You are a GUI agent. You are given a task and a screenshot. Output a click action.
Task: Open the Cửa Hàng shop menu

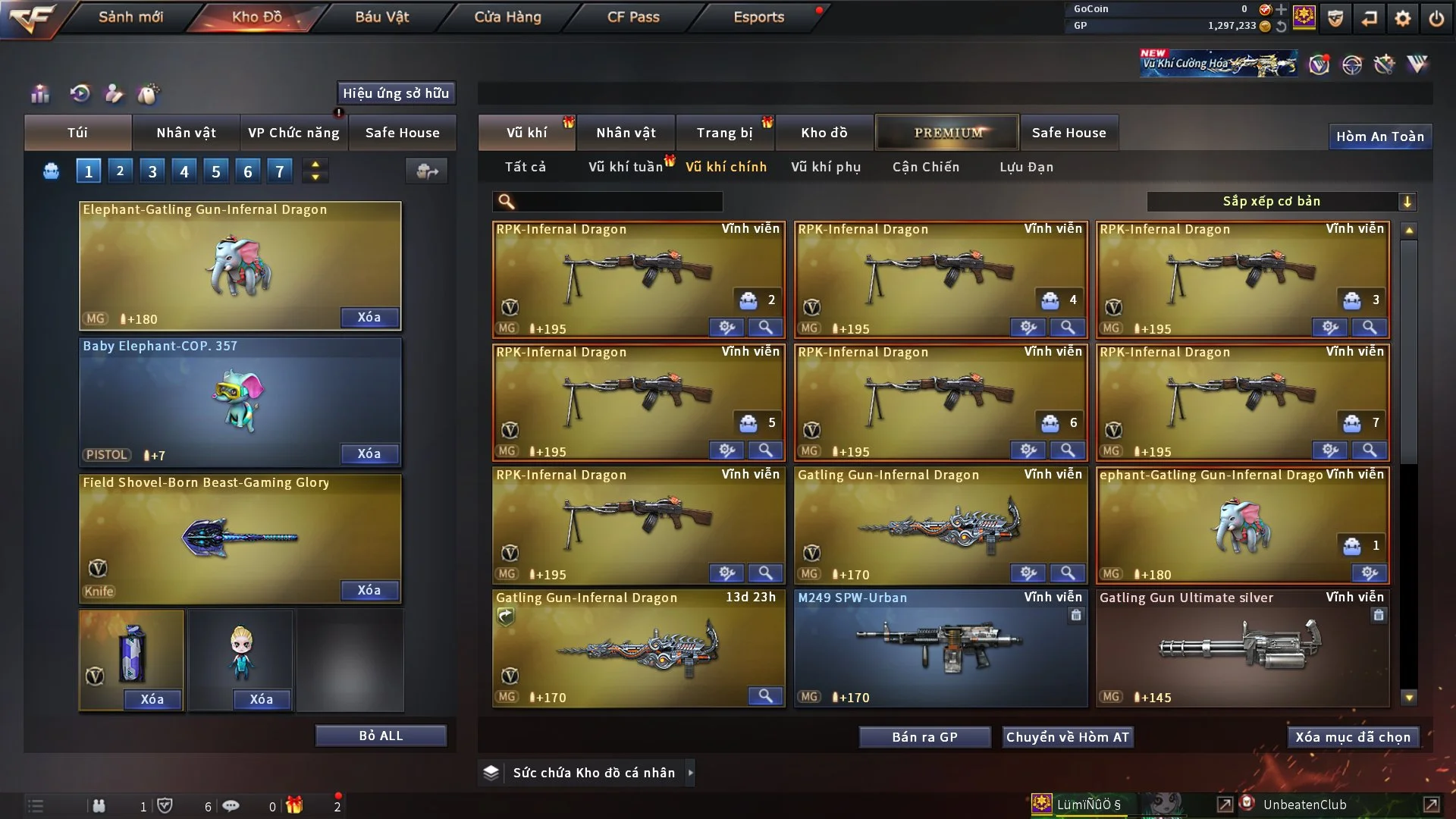pyautogui.click(x=507, y=17)
